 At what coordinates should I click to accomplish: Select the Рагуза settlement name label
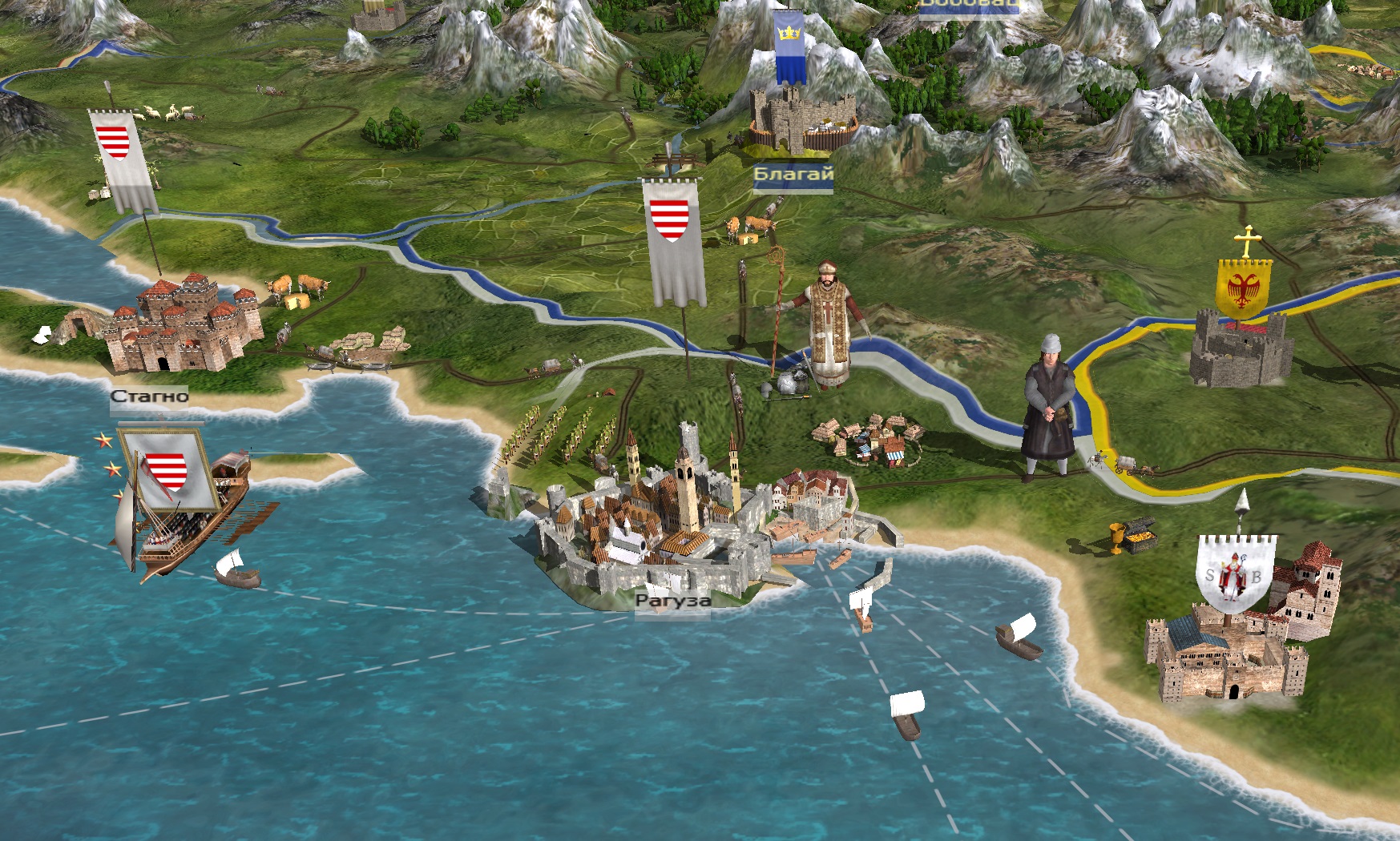[x=673, y=601]
